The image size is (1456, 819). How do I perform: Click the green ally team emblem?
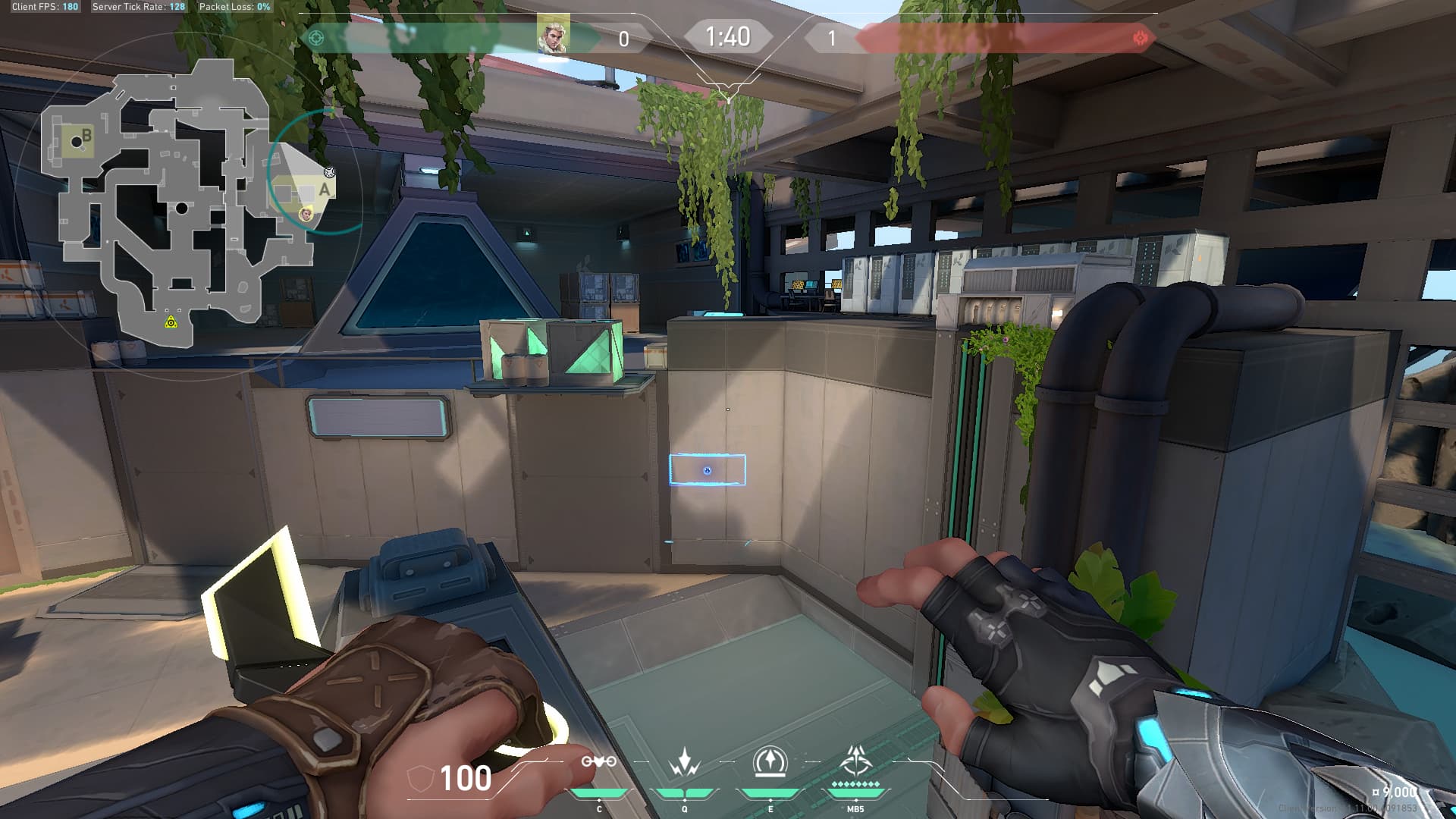[316, 38]
